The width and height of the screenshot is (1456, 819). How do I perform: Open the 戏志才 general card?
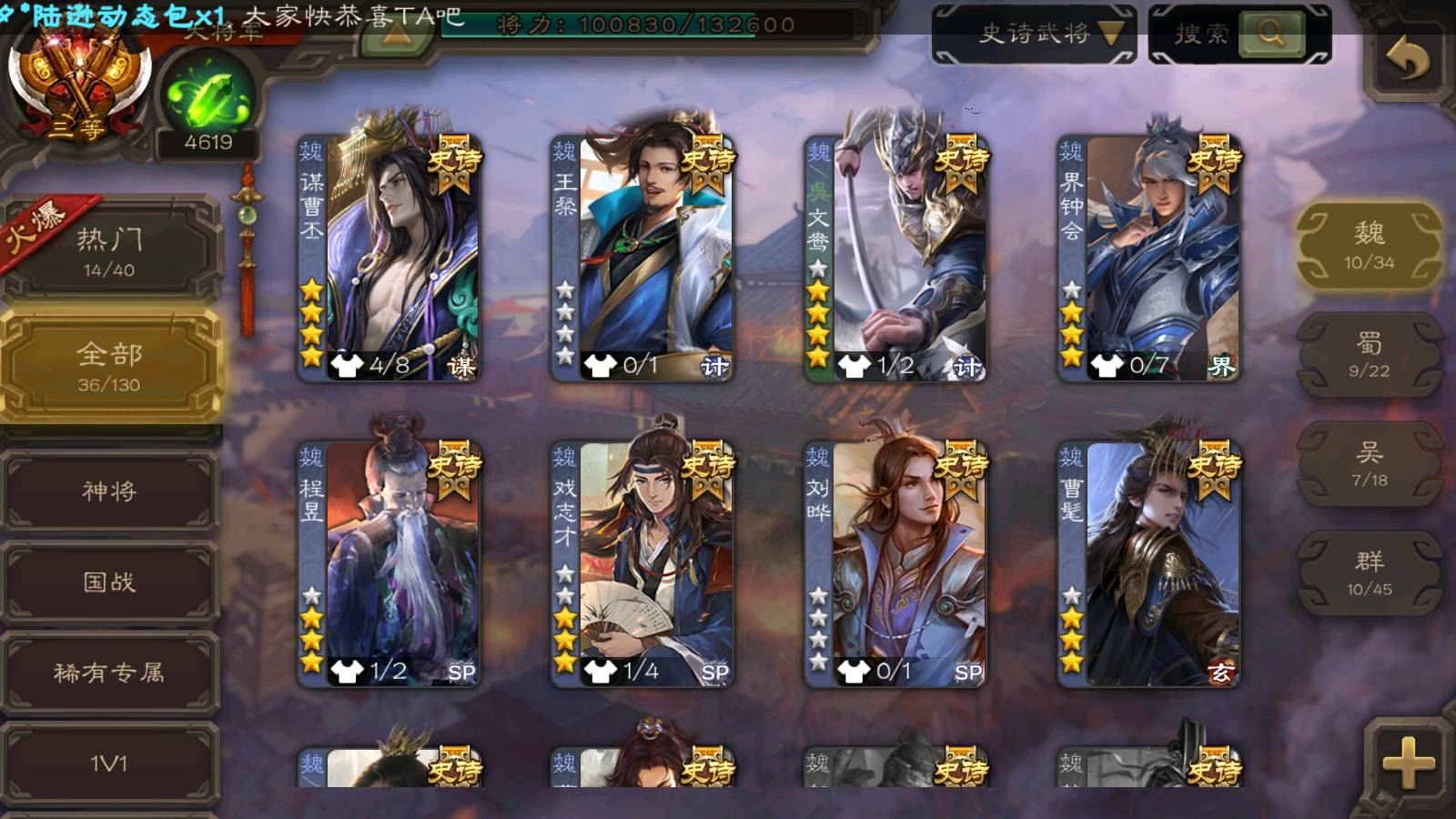[x=642, y=564]
